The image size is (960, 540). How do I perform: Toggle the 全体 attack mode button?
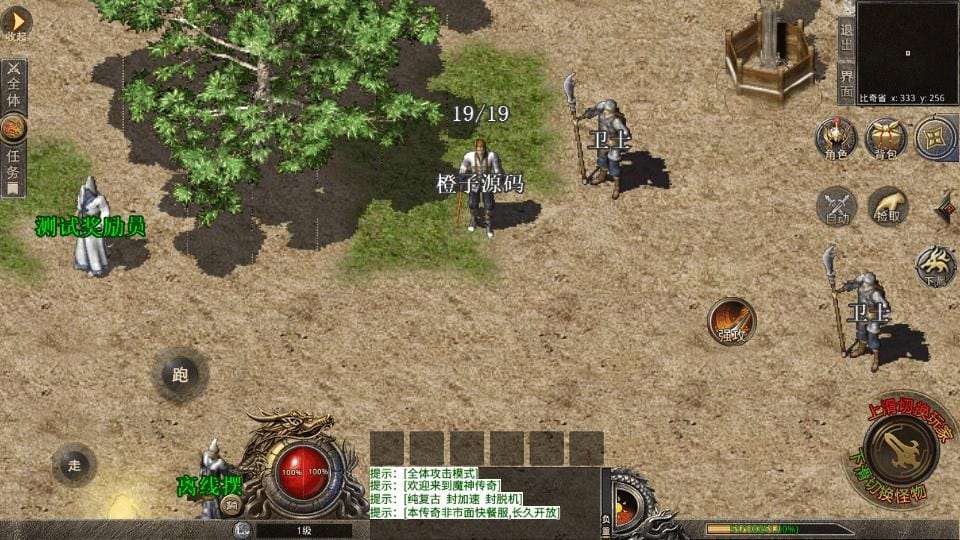click(x=14, y=86)
